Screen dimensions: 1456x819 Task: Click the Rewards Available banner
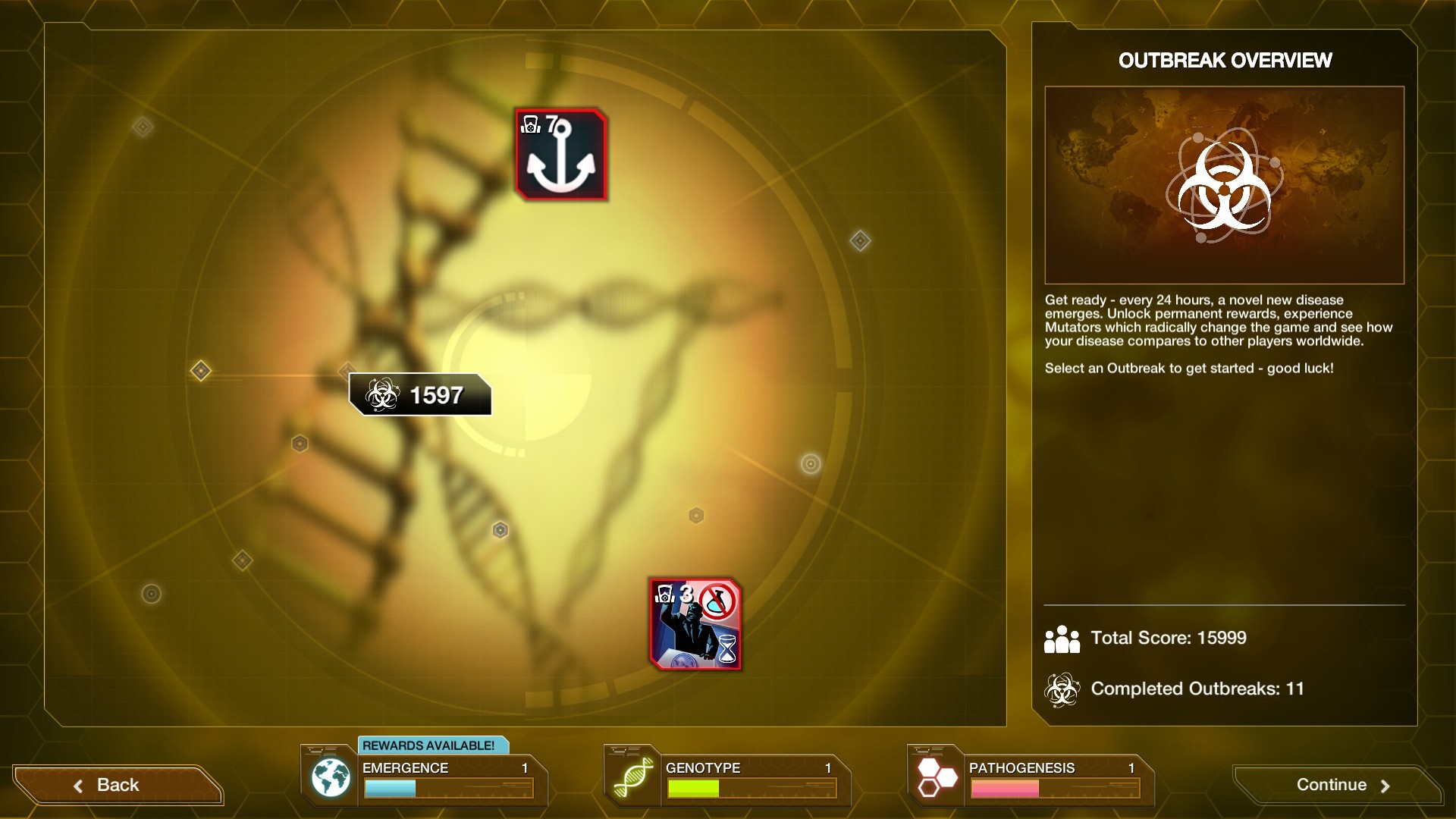tap(429, 745)
